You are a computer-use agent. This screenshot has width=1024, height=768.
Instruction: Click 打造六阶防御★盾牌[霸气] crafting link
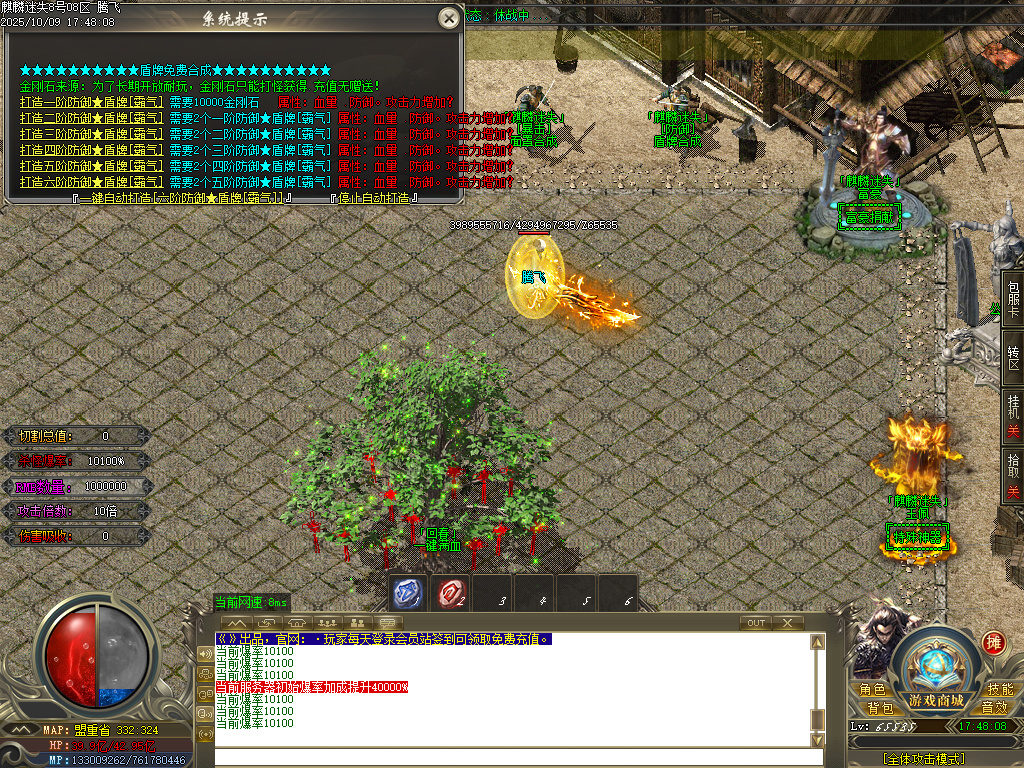(91, 182)
